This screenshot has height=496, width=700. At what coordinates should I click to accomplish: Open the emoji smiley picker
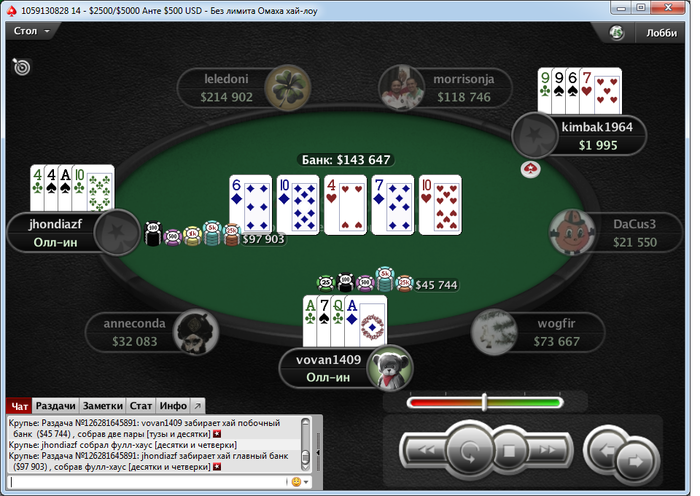pos(295,482)
